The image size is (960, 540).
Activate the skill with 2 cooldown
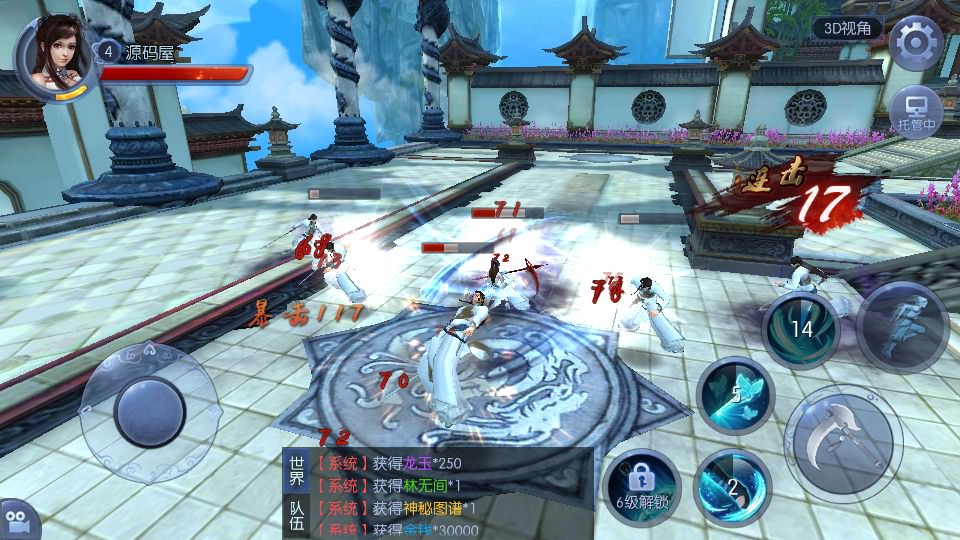pyautogui.click(x=731, y=487)
